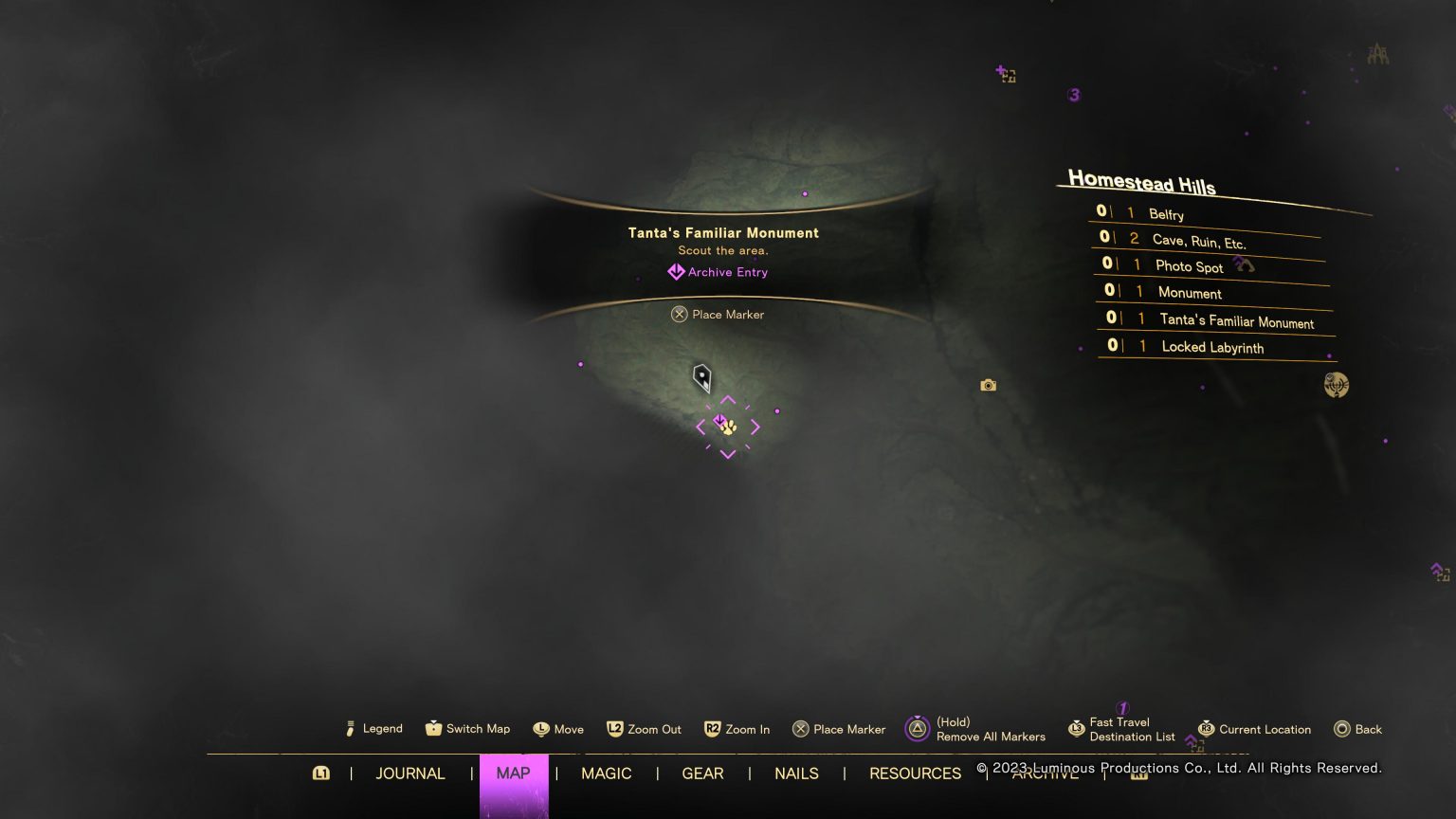Open the camera Photo Spot icon on the map
Image resolution: width=1456 pixels, height=819 pixels.
tap(988, 384)
